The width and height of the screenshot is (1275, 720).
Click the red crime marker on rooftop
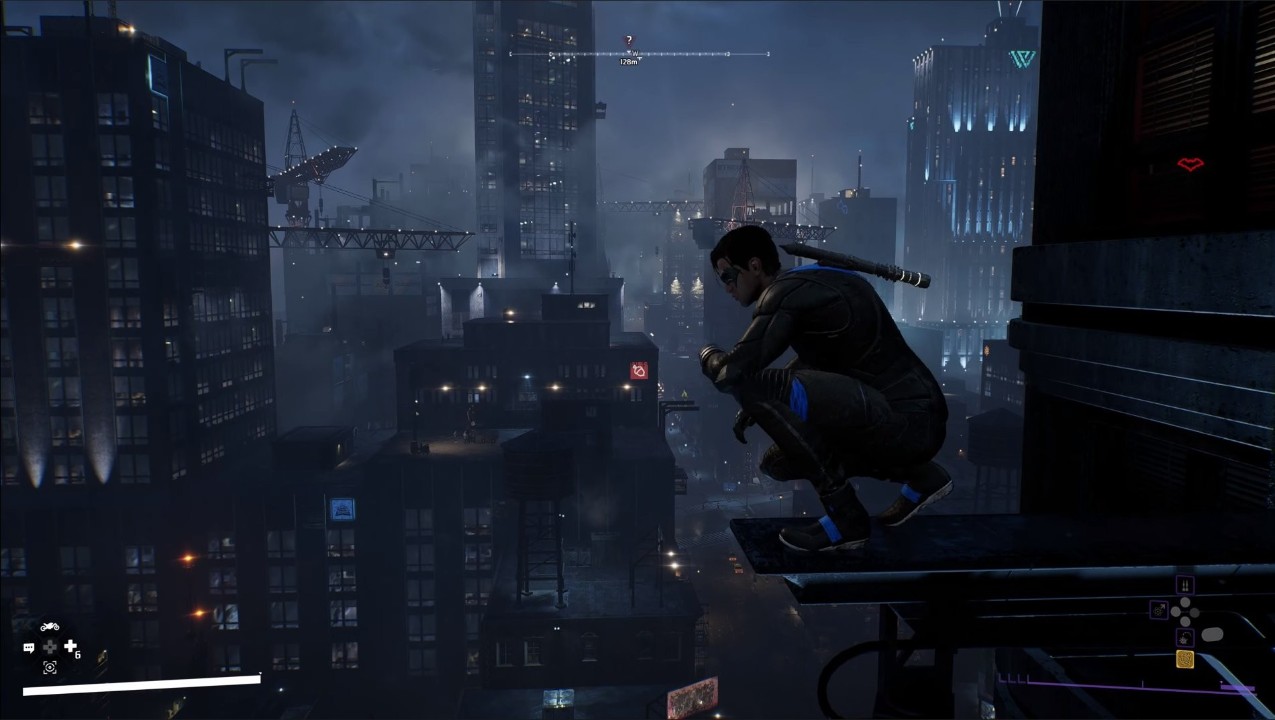click(639, 371)
